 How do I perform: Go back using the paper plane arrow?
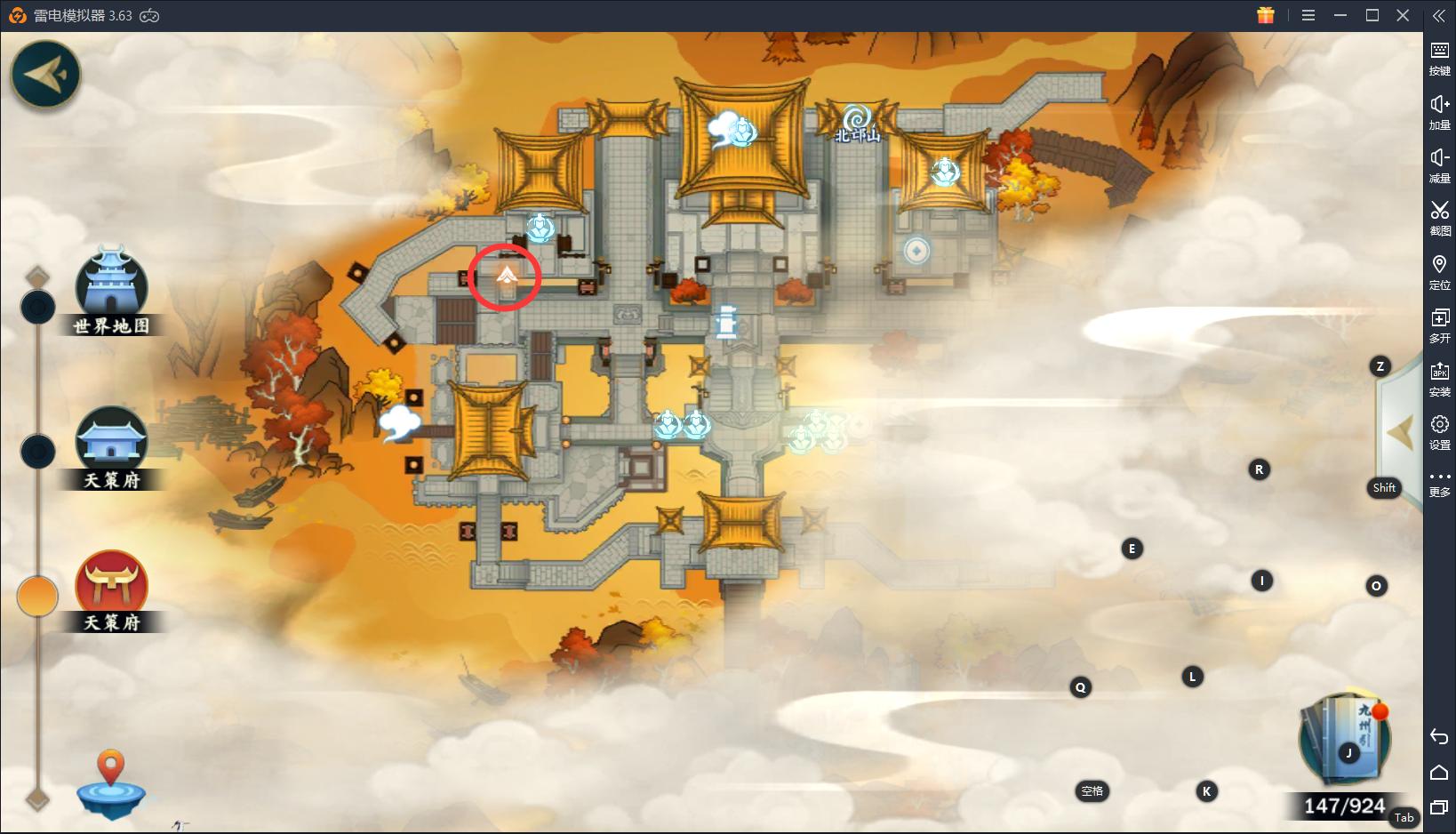[45, 75]
